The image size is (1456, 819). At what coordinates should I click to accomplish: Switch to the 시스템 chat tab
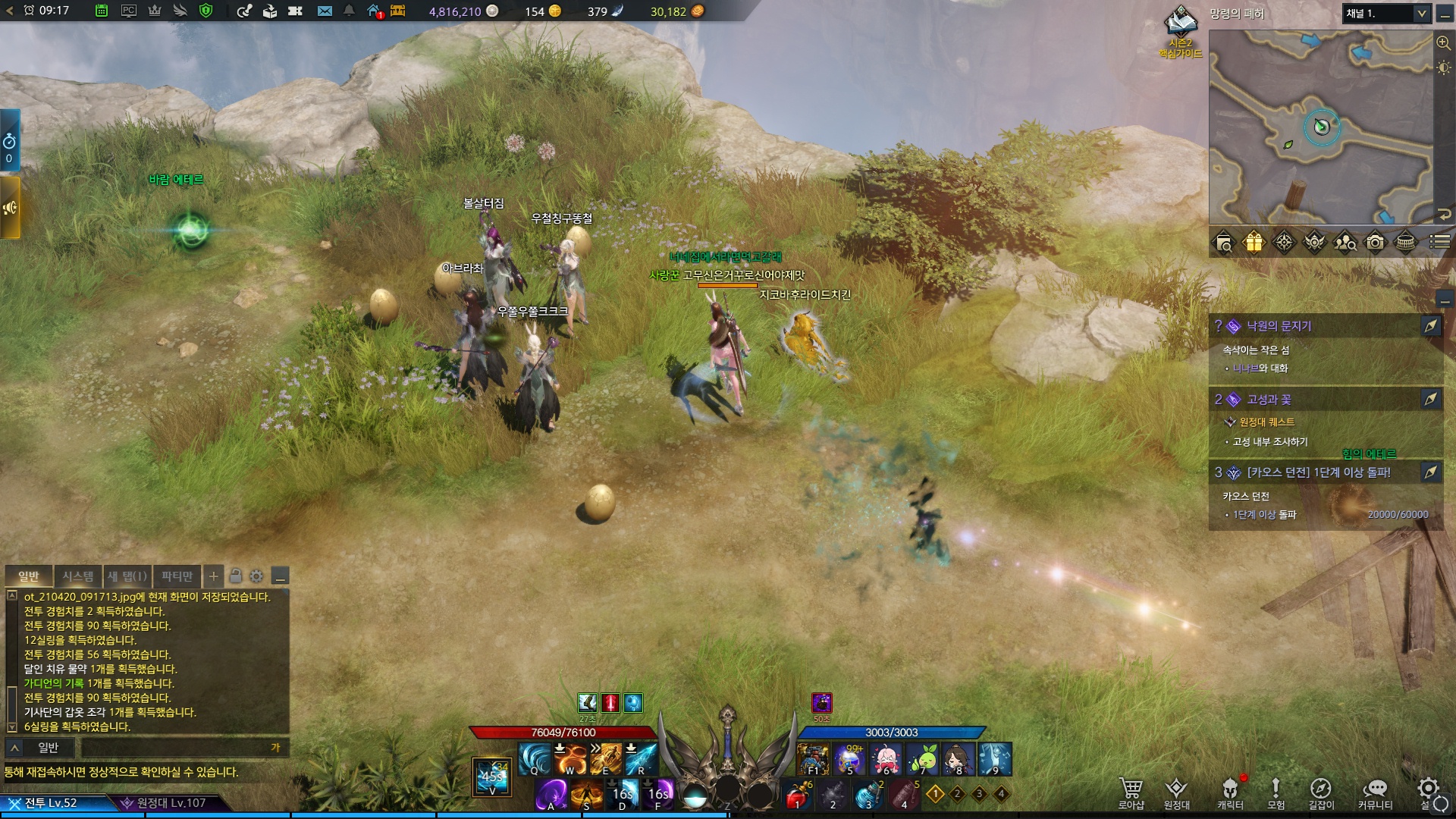[78, 576]
